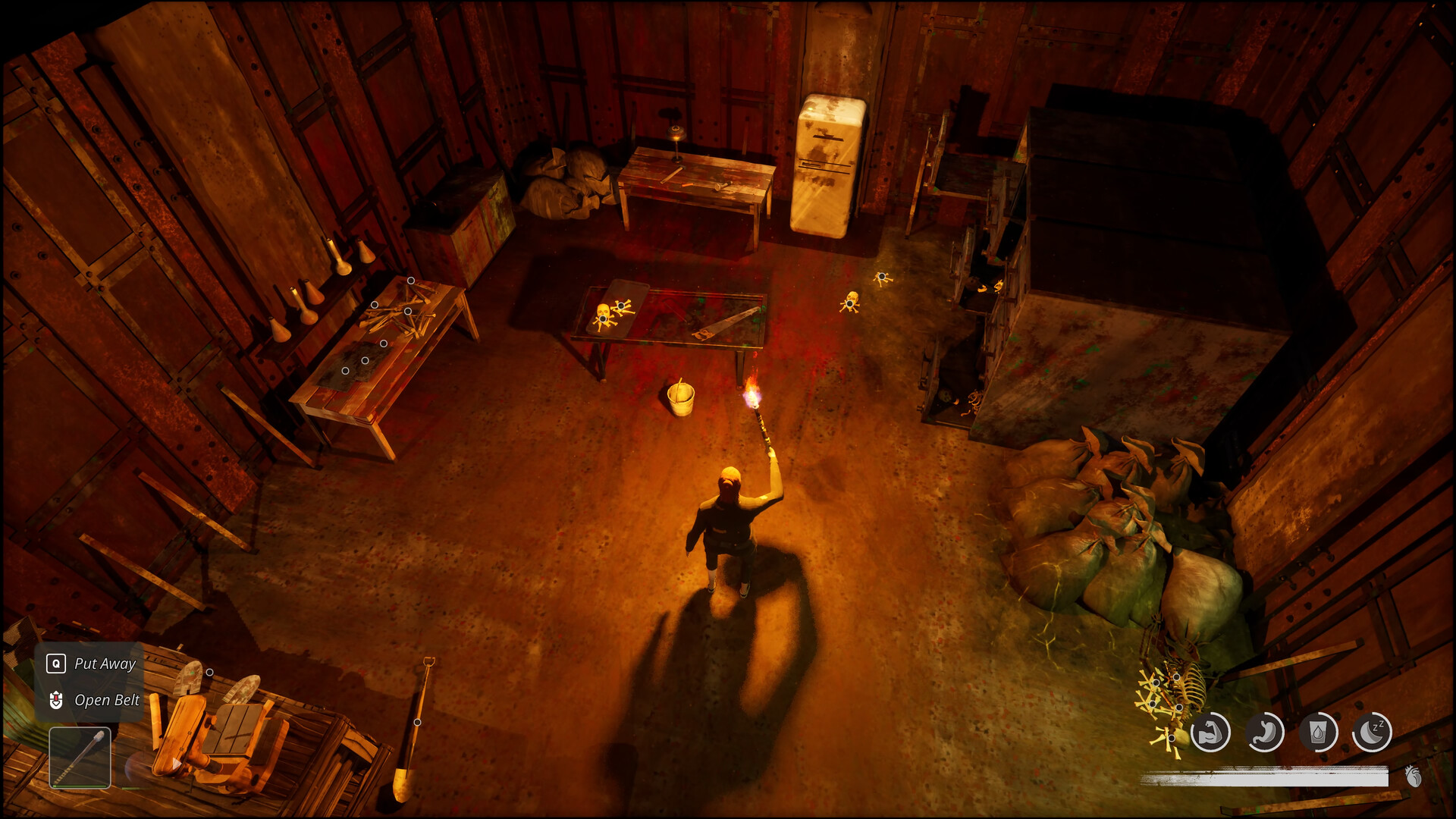Viewport: 1456px width, 819px height.
Task: Select the crescent moon sleep status icon
Action: pyautogui.click(x=1372, y=733)
